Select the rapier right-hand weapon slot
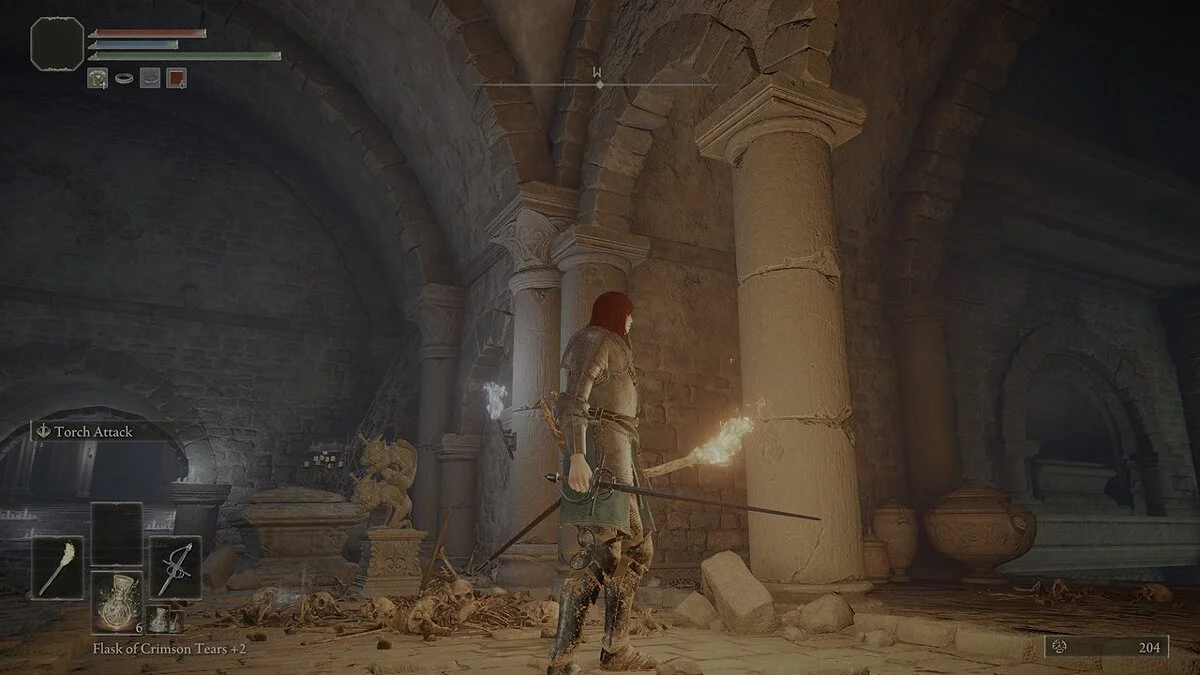Screen dimensions: 1200x675 click(175, 567)
